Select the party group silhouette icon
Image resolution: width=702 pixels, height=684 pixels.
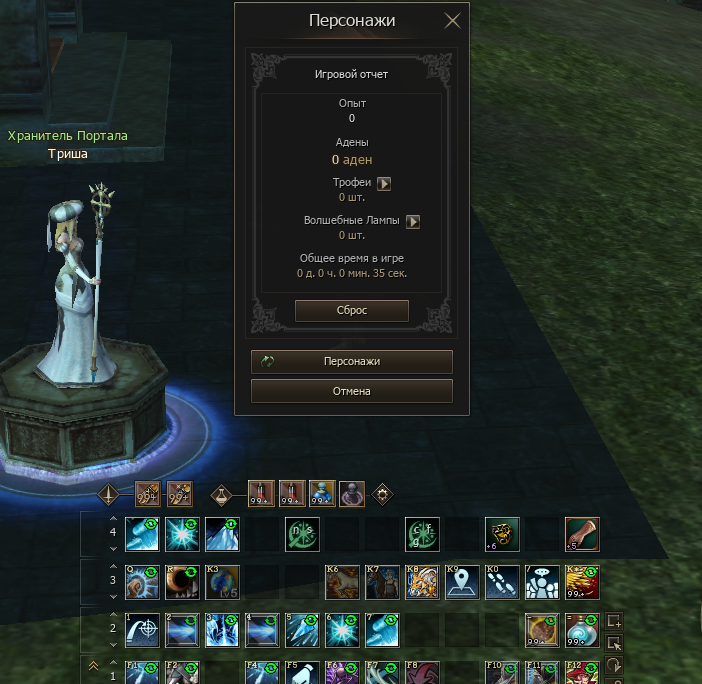coord(541,582)
